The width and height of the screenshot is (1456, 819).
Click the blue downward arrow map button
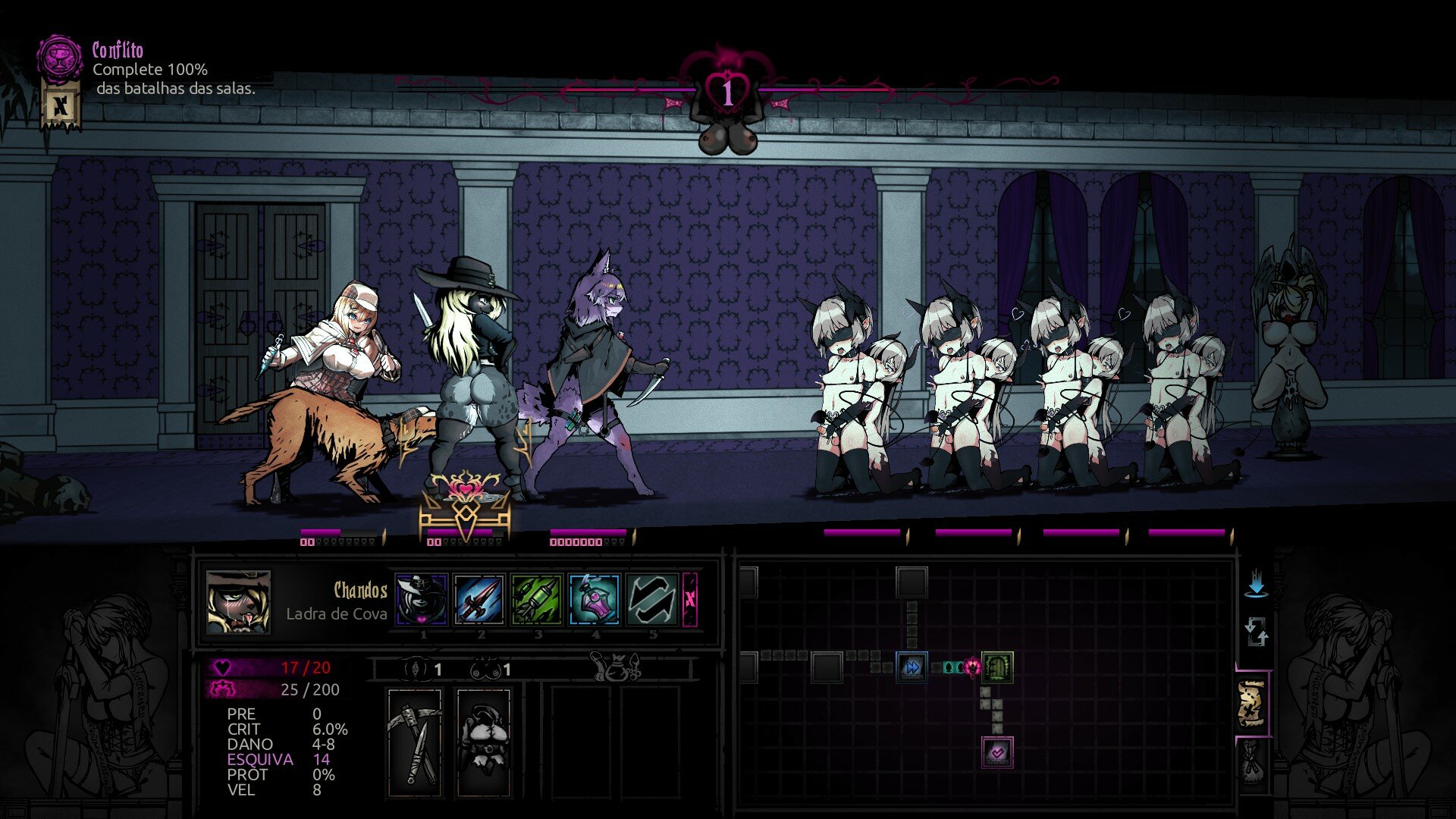point(1257,583)
